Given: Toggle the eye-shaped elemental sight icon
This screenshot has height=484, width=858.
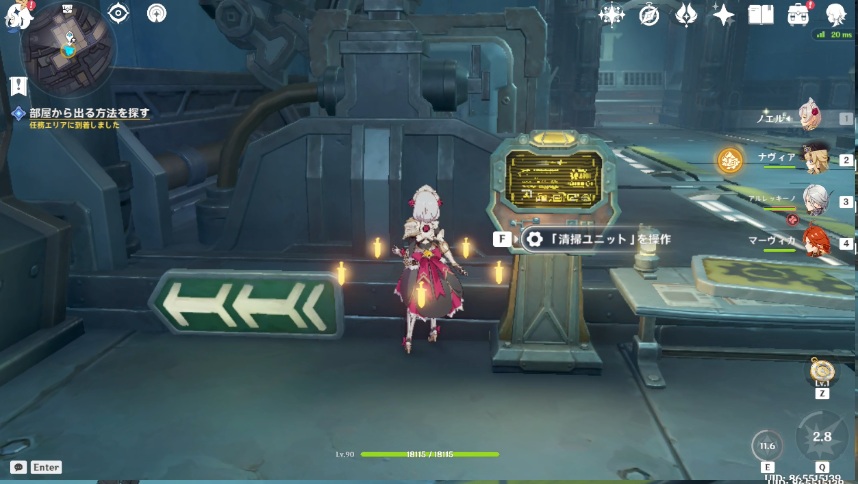Looking at the screenshot, I should 119,13.
